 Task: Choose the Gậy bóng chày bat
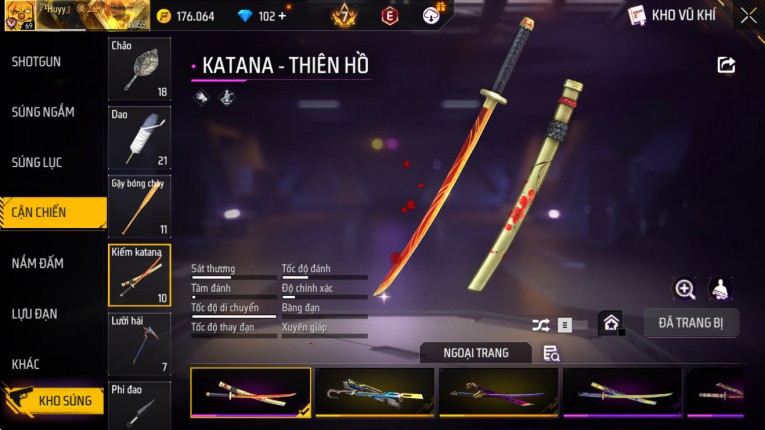click(x=139, y=206)
